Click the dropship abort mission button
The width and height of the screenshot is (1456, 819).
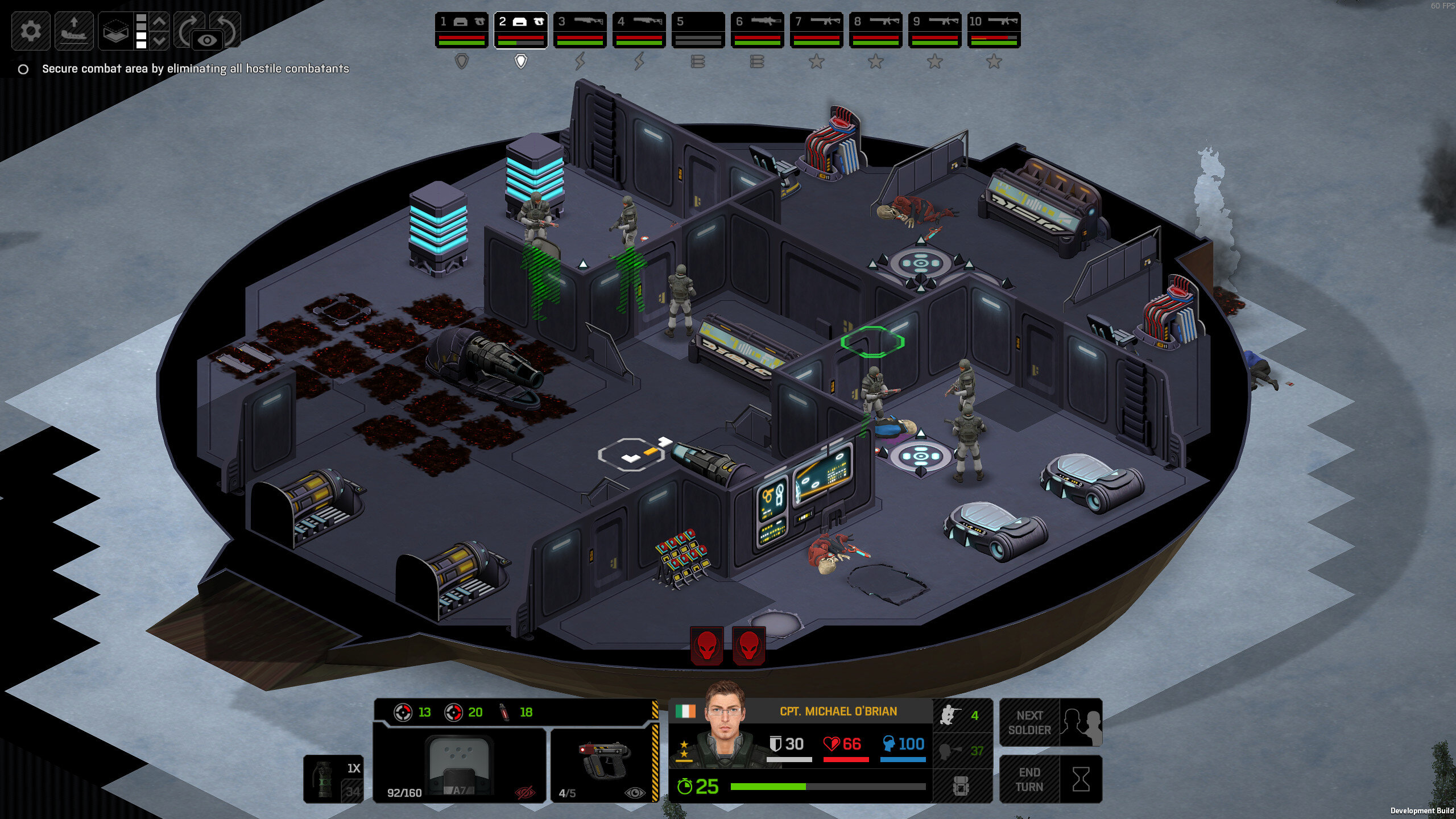pyautogui.click(x=74, y=31)
